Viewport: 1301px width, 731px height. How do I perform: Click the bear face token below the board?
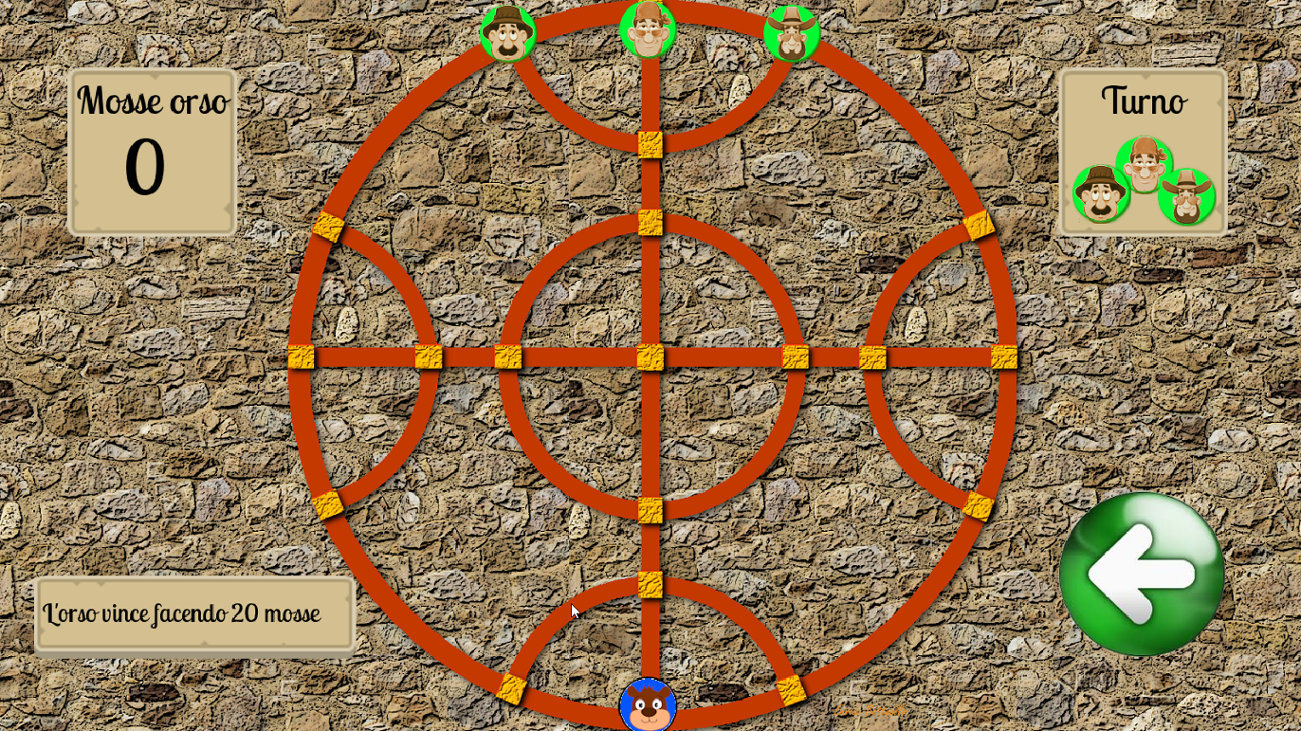pyautogui.click(x=650, y=704)
